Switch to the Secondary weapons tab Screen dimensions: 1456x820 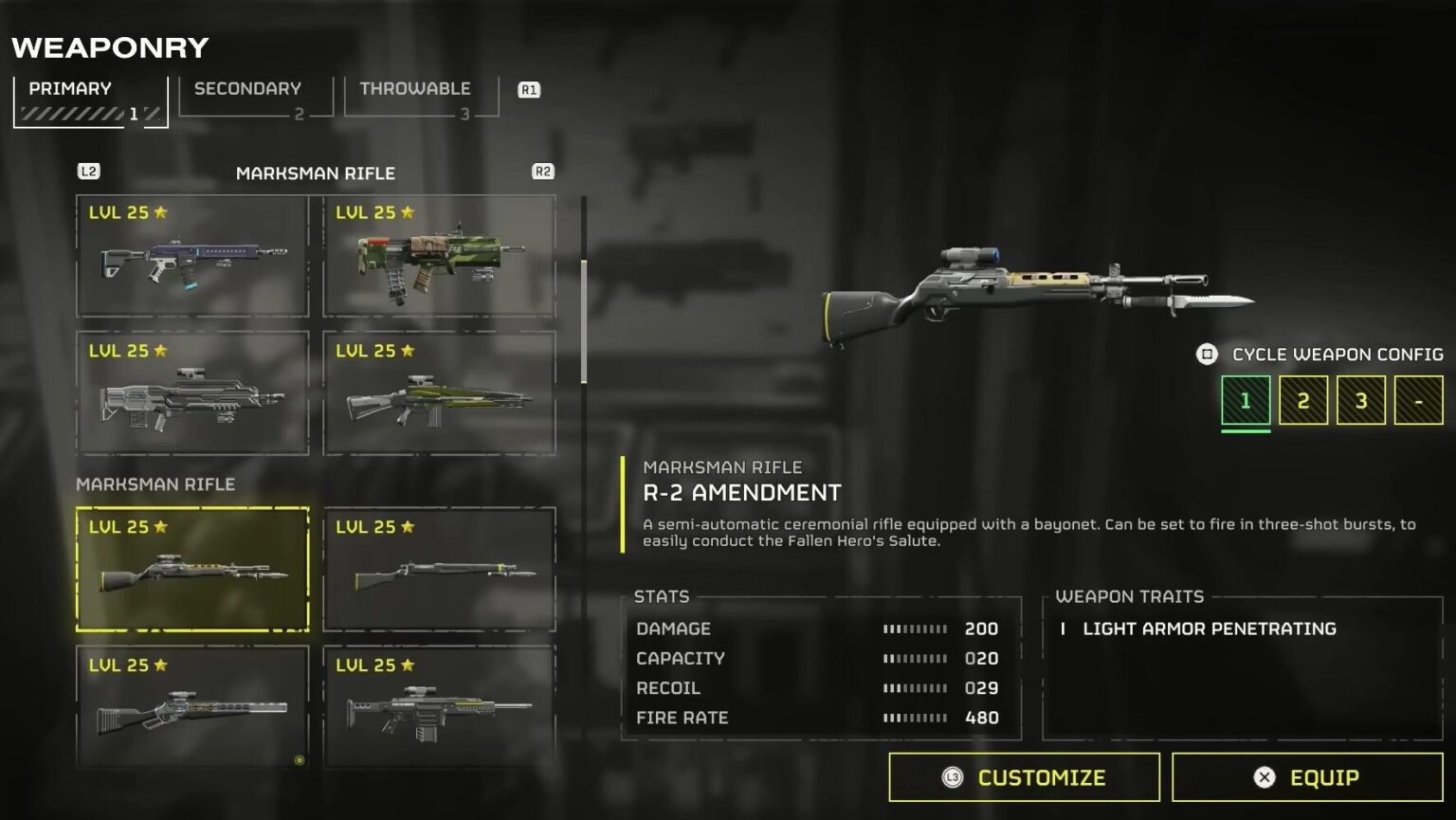pos(246,89)
